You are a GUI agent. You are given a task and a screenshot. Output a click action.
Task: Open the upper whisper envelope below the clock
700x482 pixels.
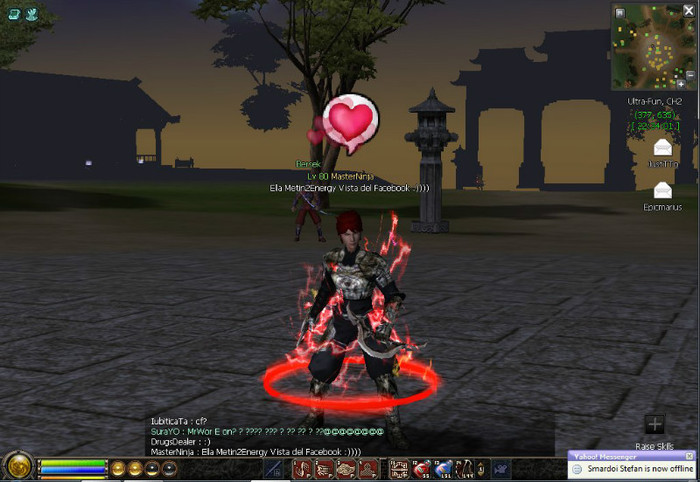click(662, 148)
